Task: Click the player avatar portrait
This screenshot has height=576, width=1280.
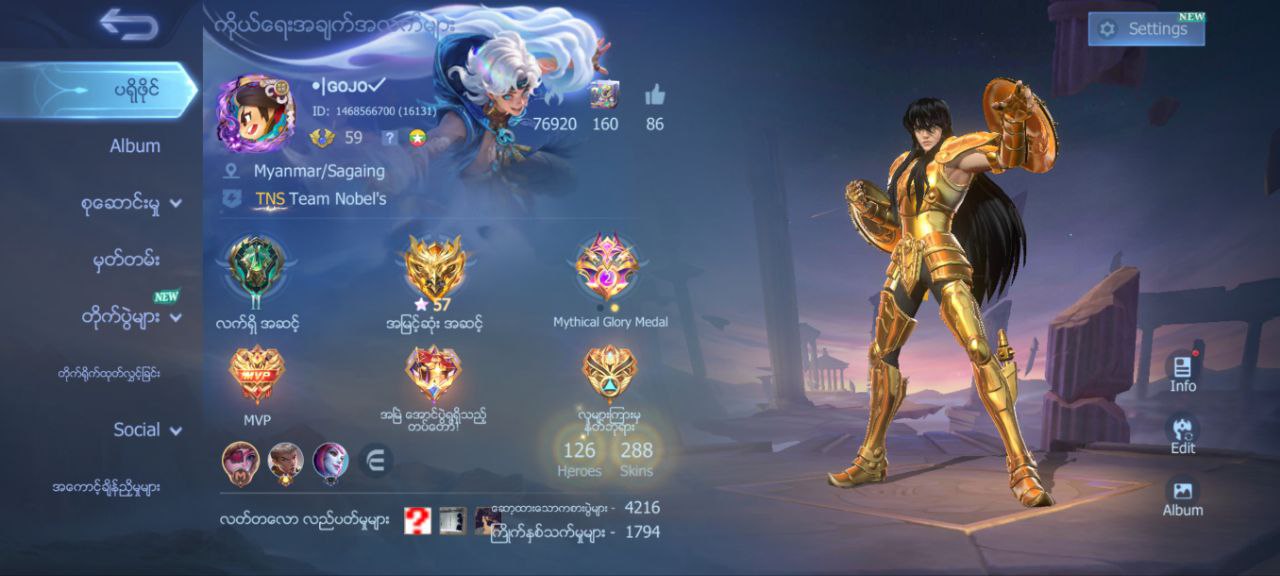Action: 255,113
